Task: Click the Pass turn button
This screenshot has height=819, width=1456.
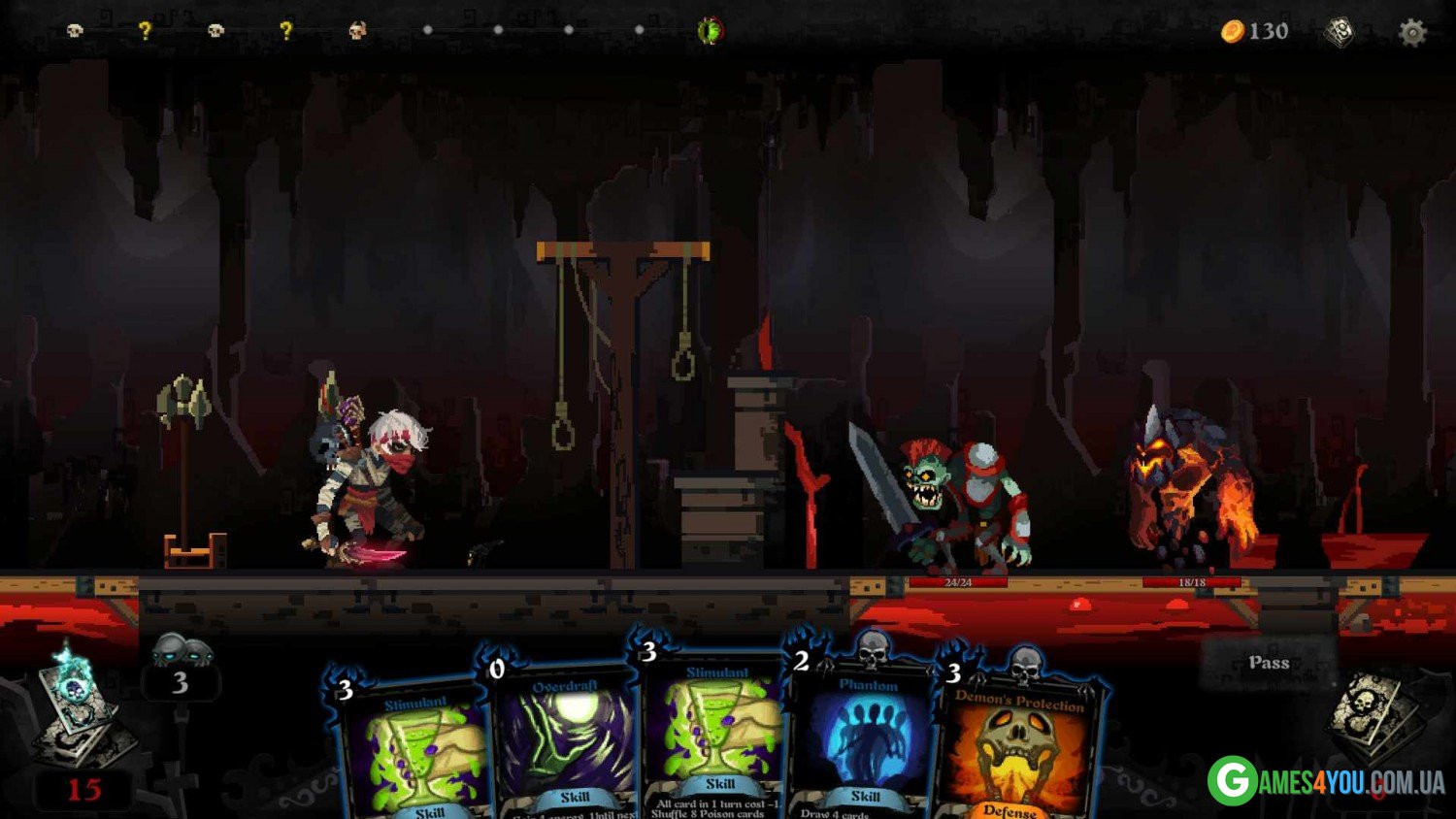Action: coord(1269,663)
